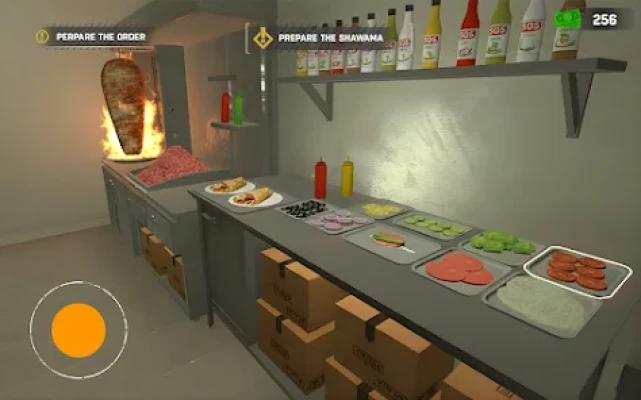Tap the orange virtual joystick knob
The width and height of the screenshot is (641, 400).
tap(78, 330)
